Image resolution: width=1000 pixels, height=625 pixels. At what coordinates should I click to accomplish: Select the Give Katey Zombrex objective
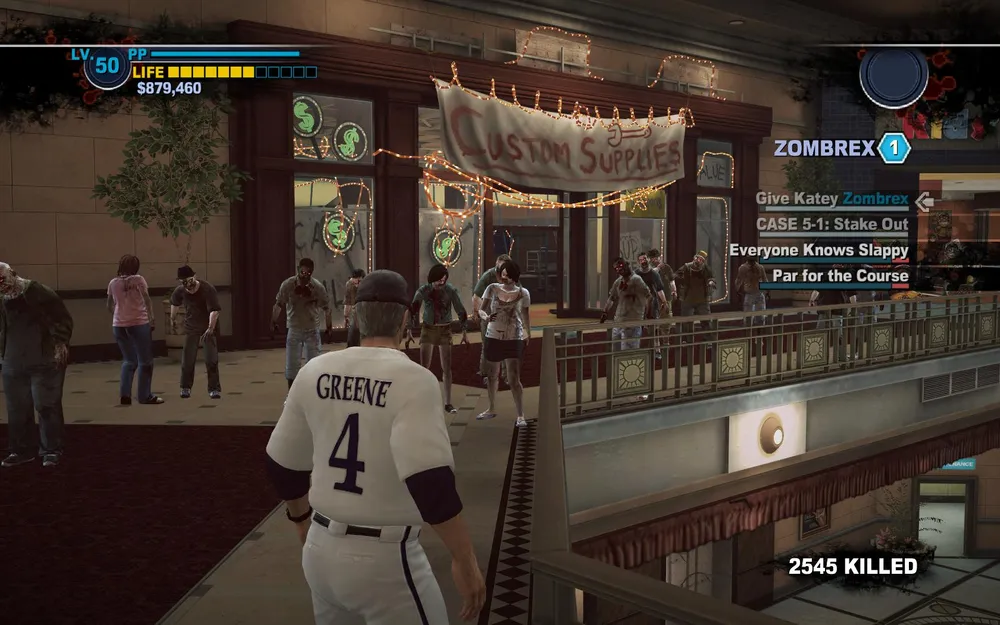(x=832, y=200)
